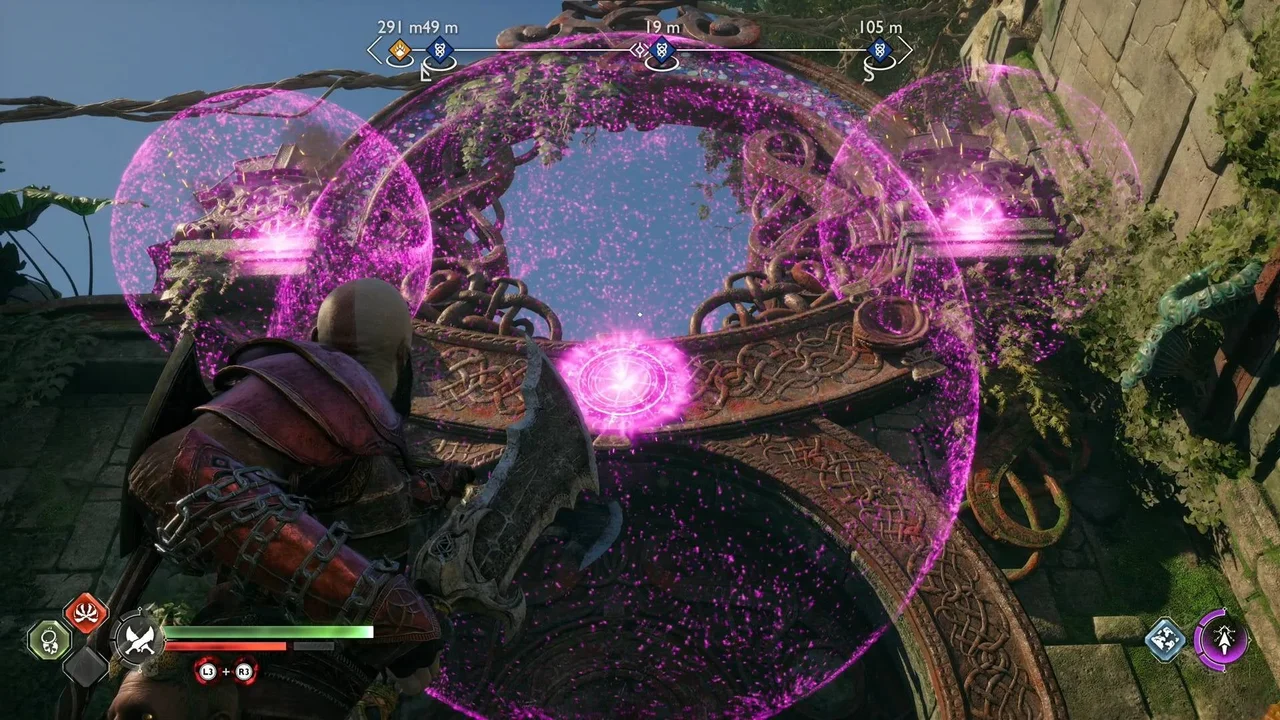This screenshot has width=1280, height=720.
Task: Click the diamond bracket around the 19 m marker
Action: pyautogui.click(x=638, y=50)
